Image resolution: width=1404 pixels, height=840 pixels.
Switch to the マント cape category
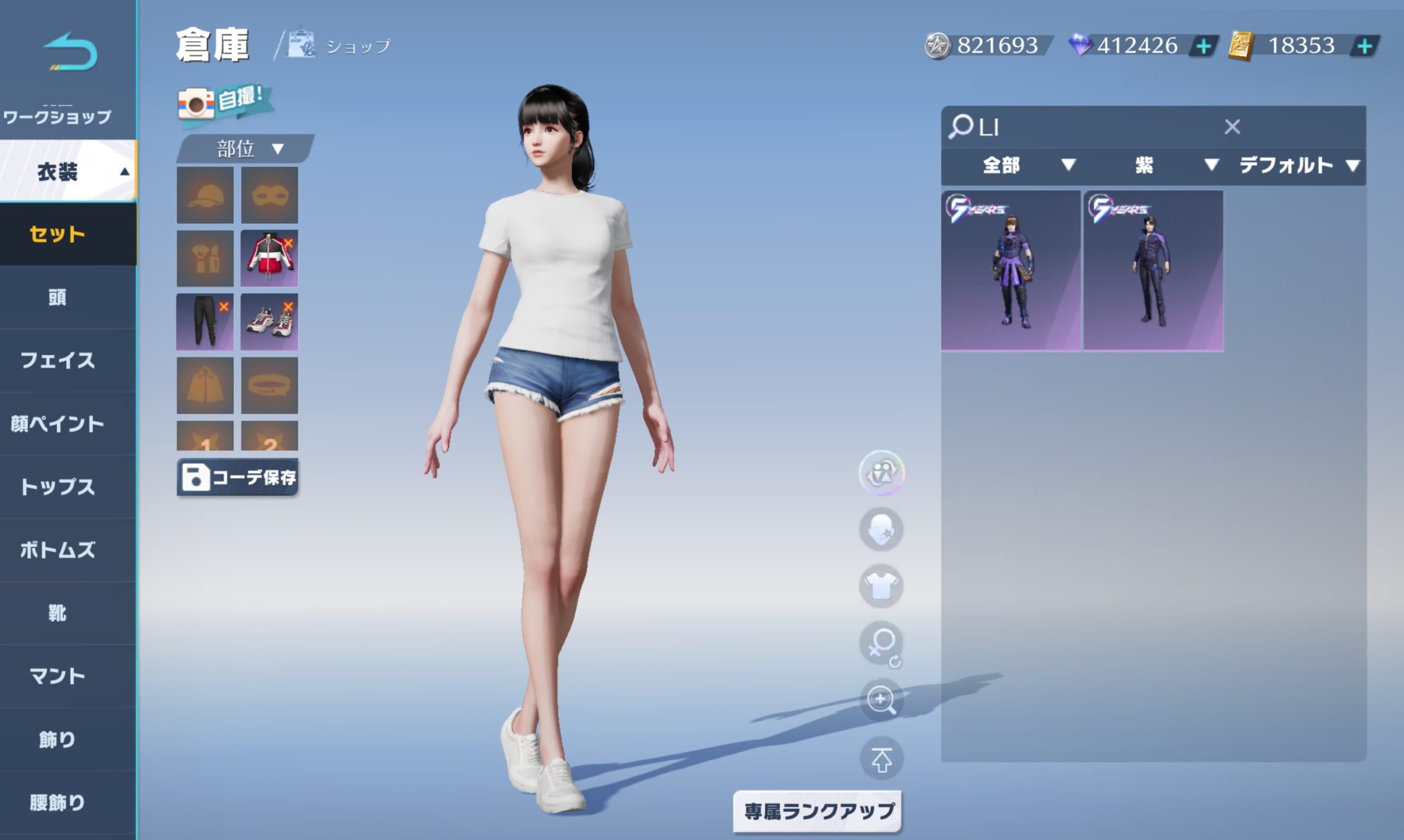58,676
